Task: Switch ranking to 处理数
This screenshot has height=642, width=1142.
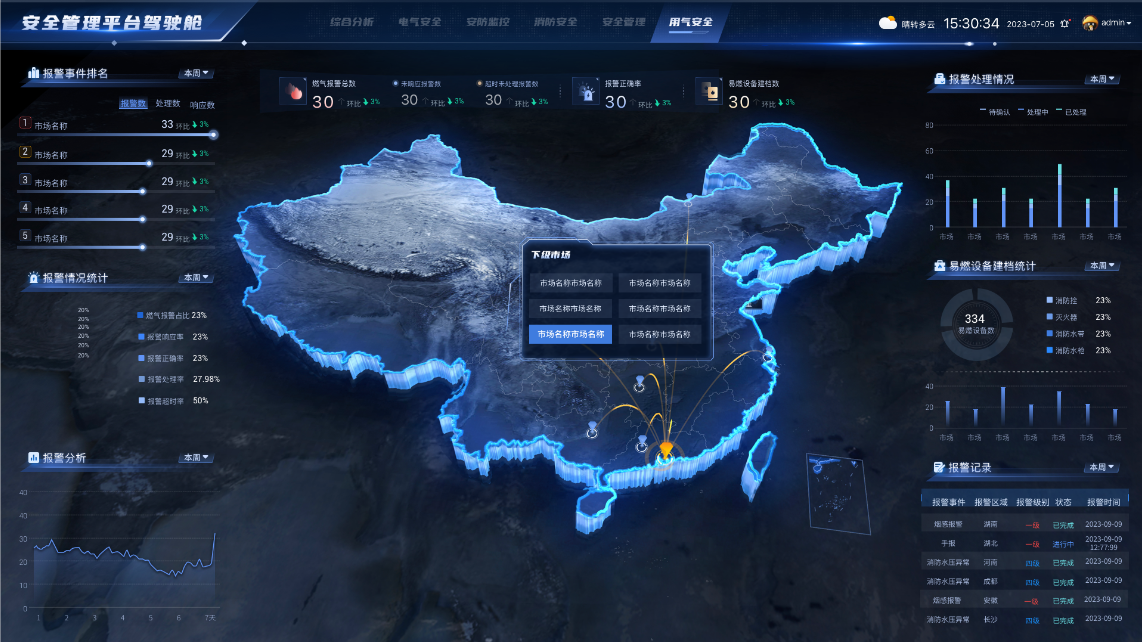Action: [x=167, y=103]
